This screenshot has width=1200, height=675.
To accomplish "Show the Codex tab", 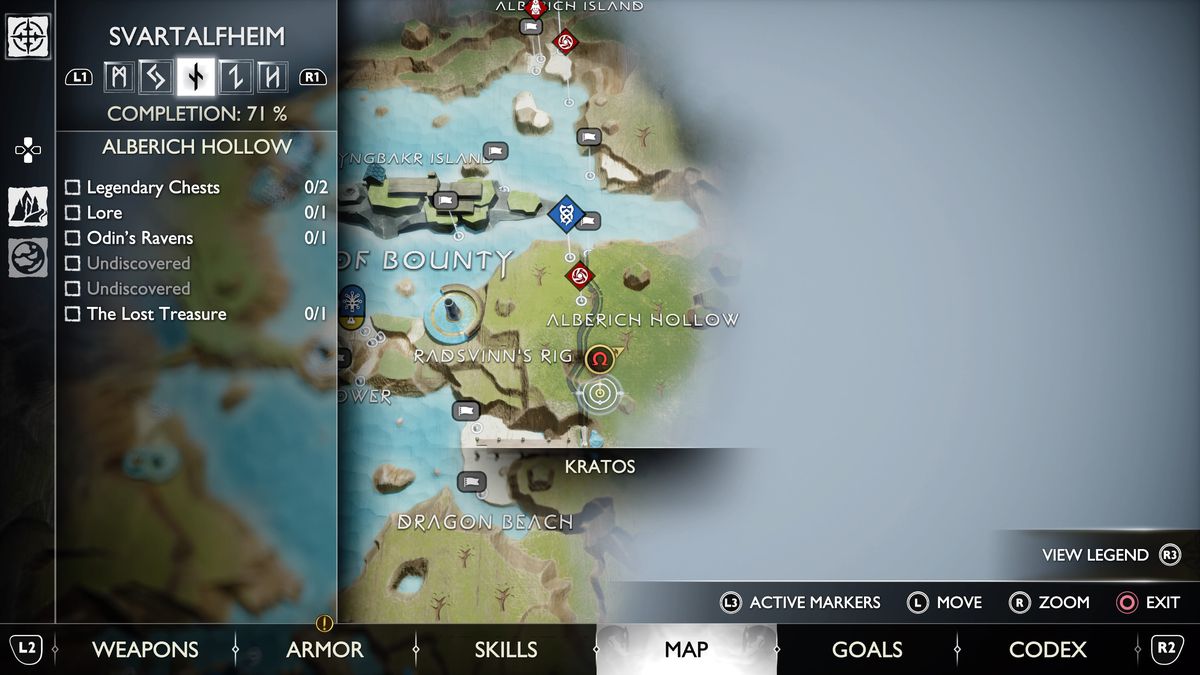I will pyautogui.click(x=1047, y=650).
